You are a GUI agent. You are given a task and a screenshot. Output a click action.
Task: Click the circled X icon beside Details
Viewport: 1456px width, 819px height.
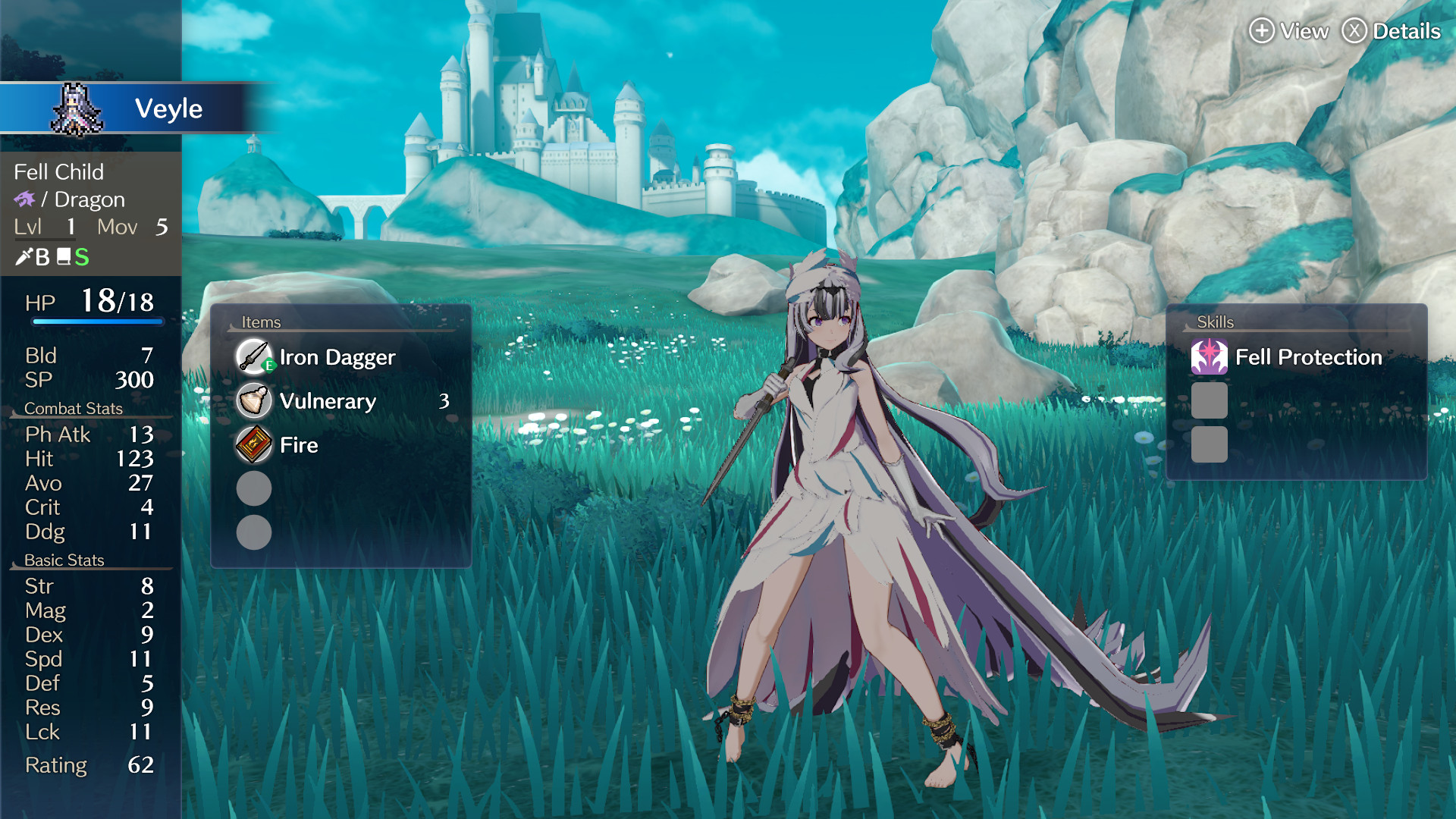[x=1354, y=31]
